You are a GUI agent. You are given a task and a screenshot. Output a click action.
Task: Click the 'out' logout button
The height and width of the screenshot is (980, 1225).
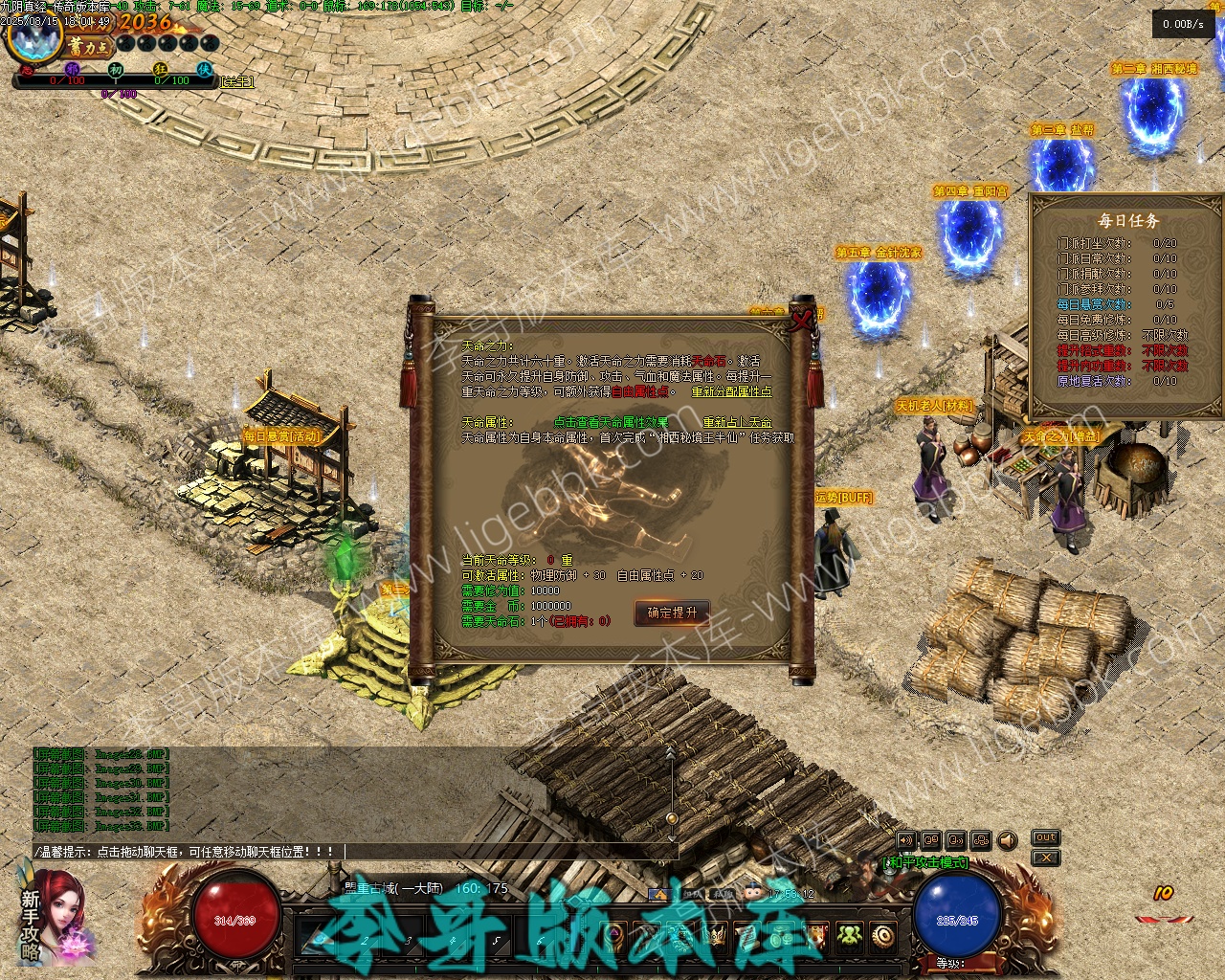pyautogui.click(x=1045, y=837)
